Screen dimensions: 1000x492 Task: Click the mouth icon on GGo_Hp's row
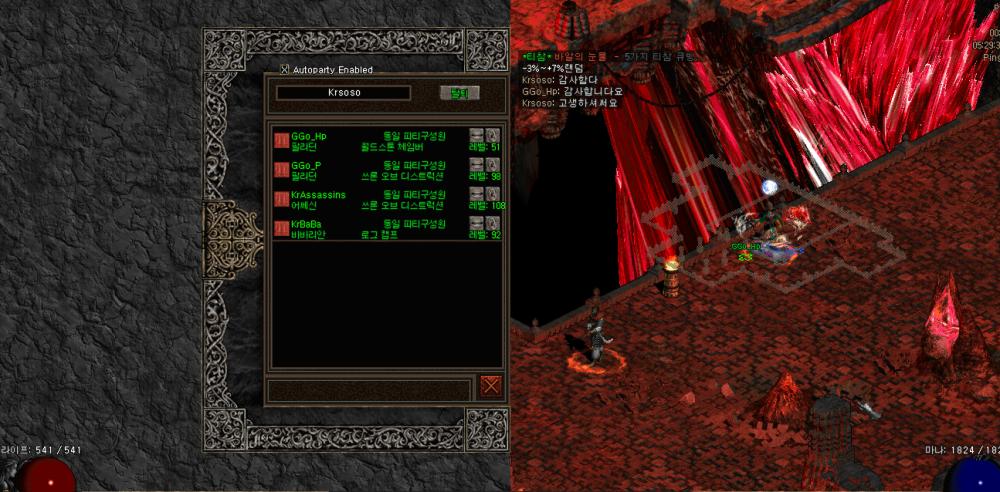coord(476,134)
